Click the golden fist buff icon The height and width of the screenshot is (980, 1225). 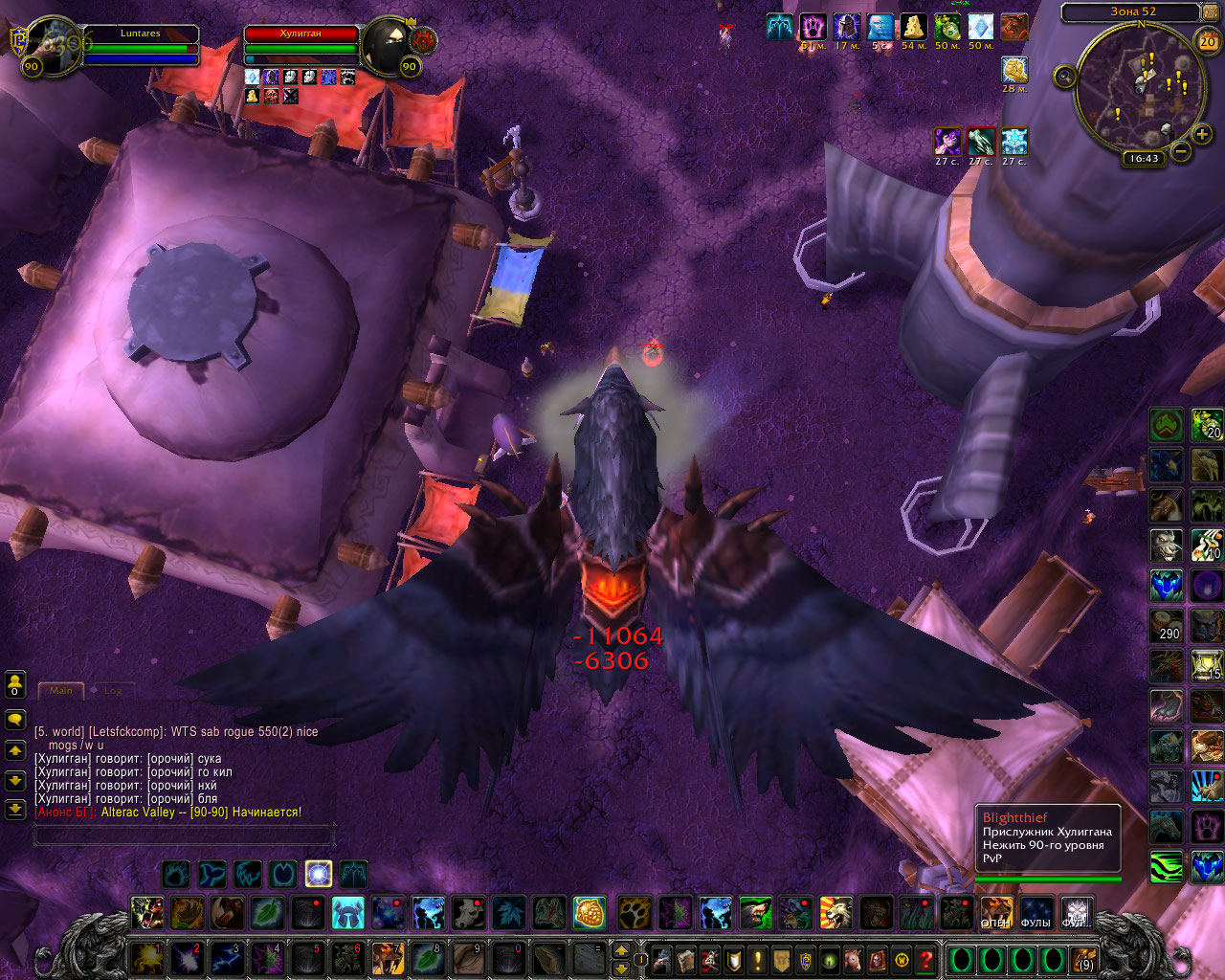point(1014,69)
